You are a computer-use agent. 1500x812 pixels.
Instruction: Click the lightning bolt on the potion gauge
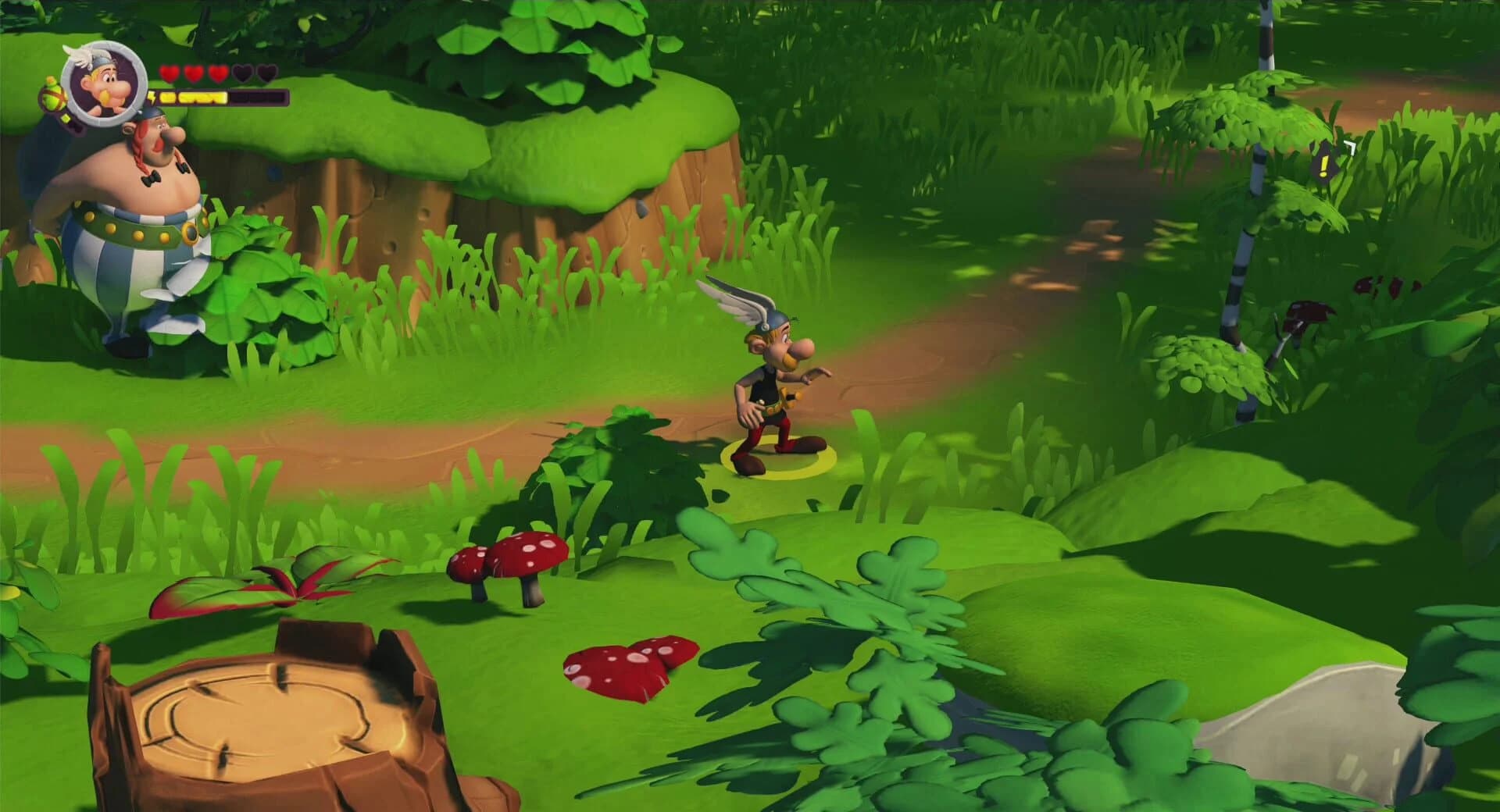[153, 99]
